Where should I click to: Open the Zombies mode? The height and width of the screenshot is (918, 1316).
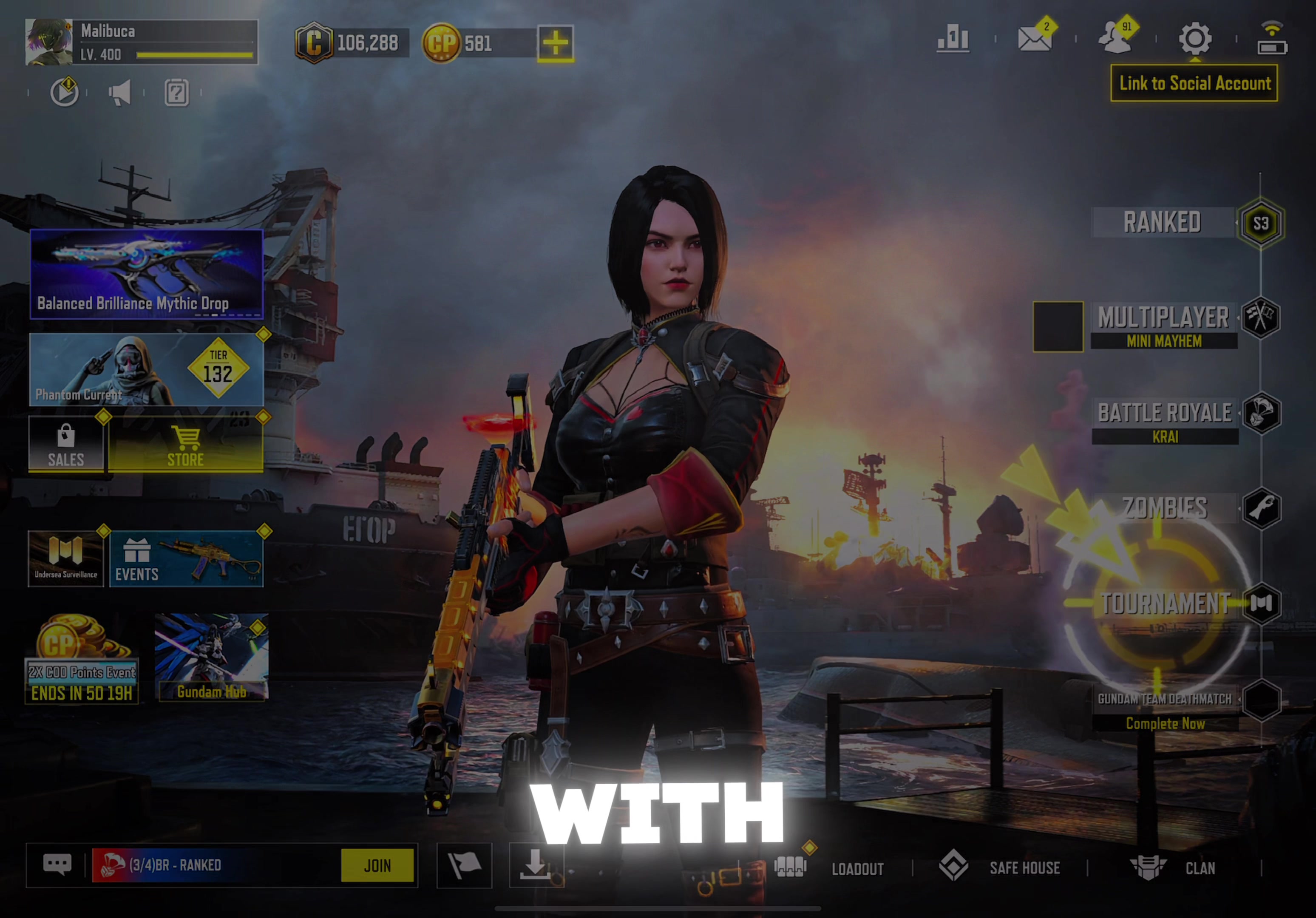click(1165, 508)
